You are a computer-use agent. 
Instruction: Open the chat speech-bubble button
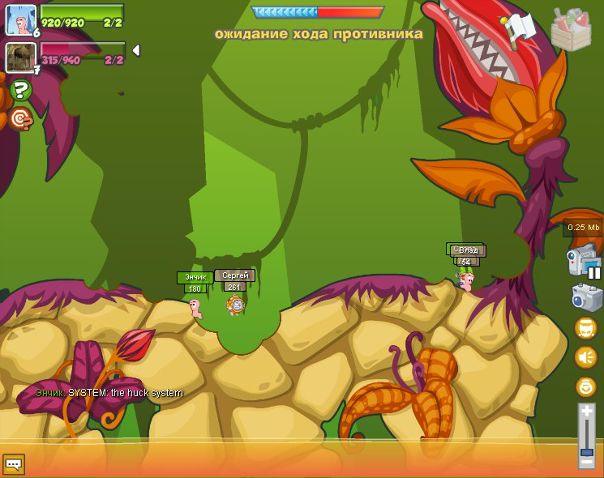13,464
